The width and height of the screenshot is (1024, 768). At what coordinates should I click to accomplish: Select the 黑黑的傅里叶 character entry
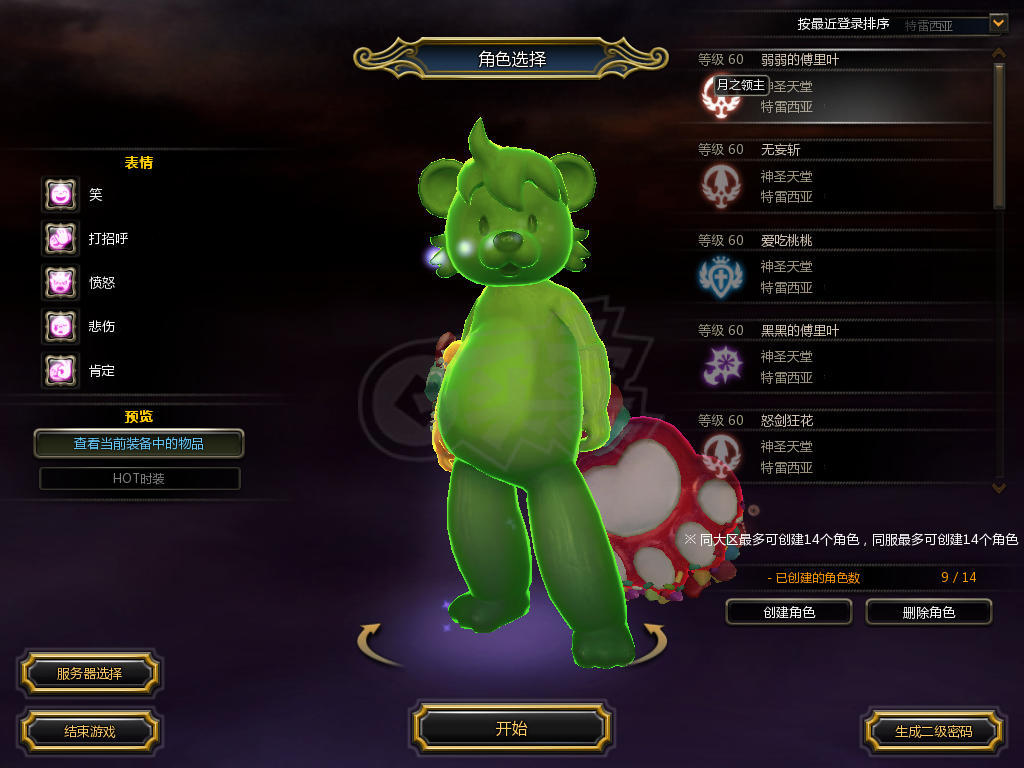840,357
